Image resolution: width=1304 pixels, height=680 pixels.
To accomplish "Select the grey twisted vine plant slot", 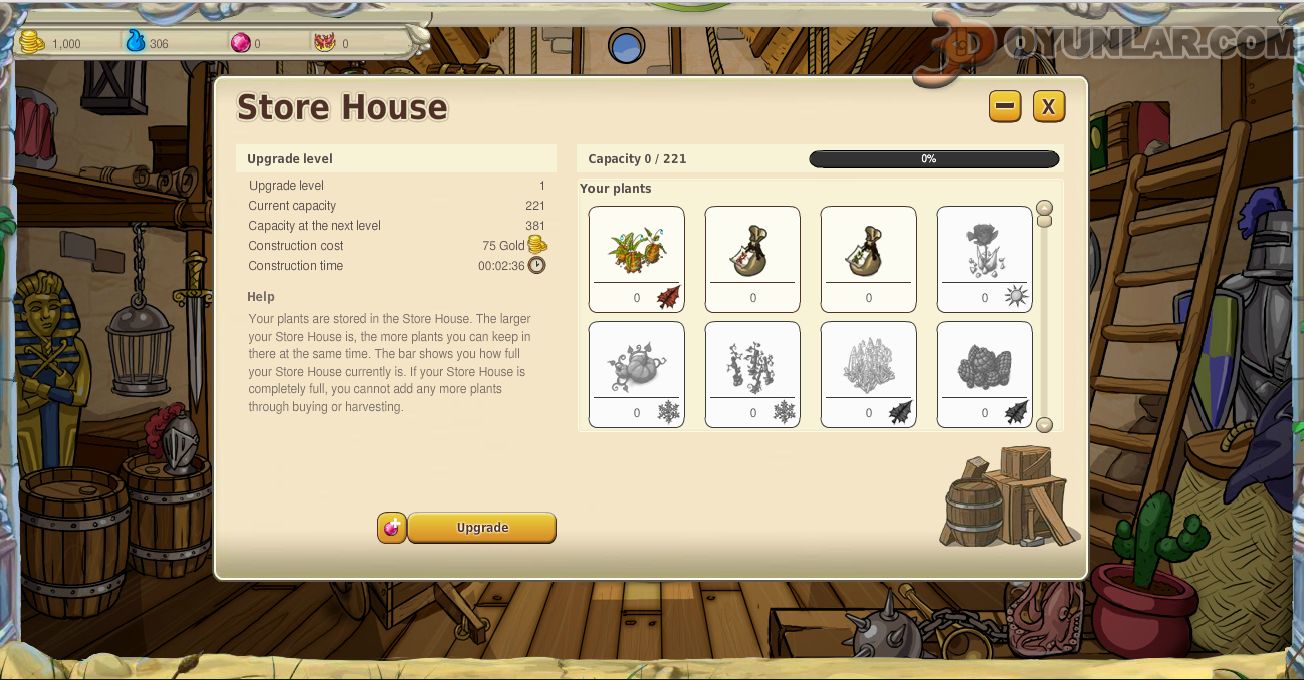I will 753,374.
